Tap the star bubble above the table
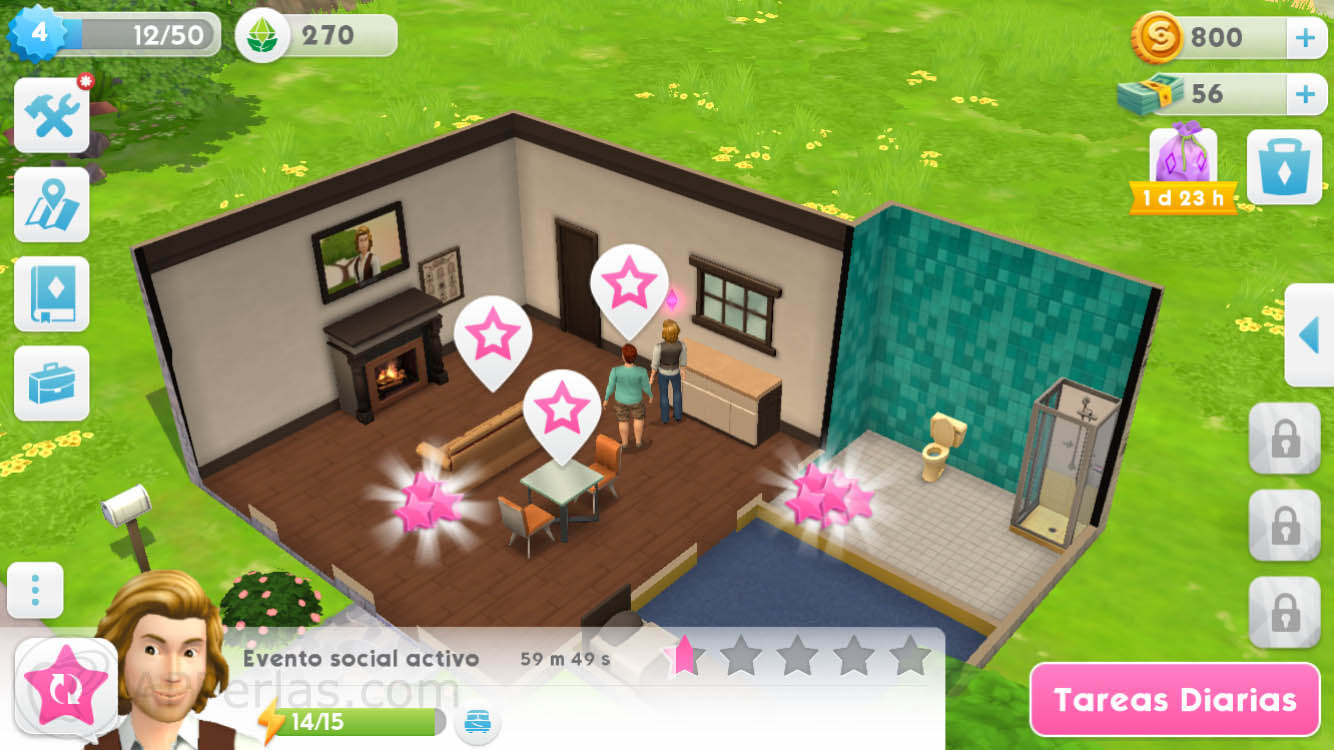Image resolution: width=1334 pixels, height=750 pixels. click(x=561, y=410)
